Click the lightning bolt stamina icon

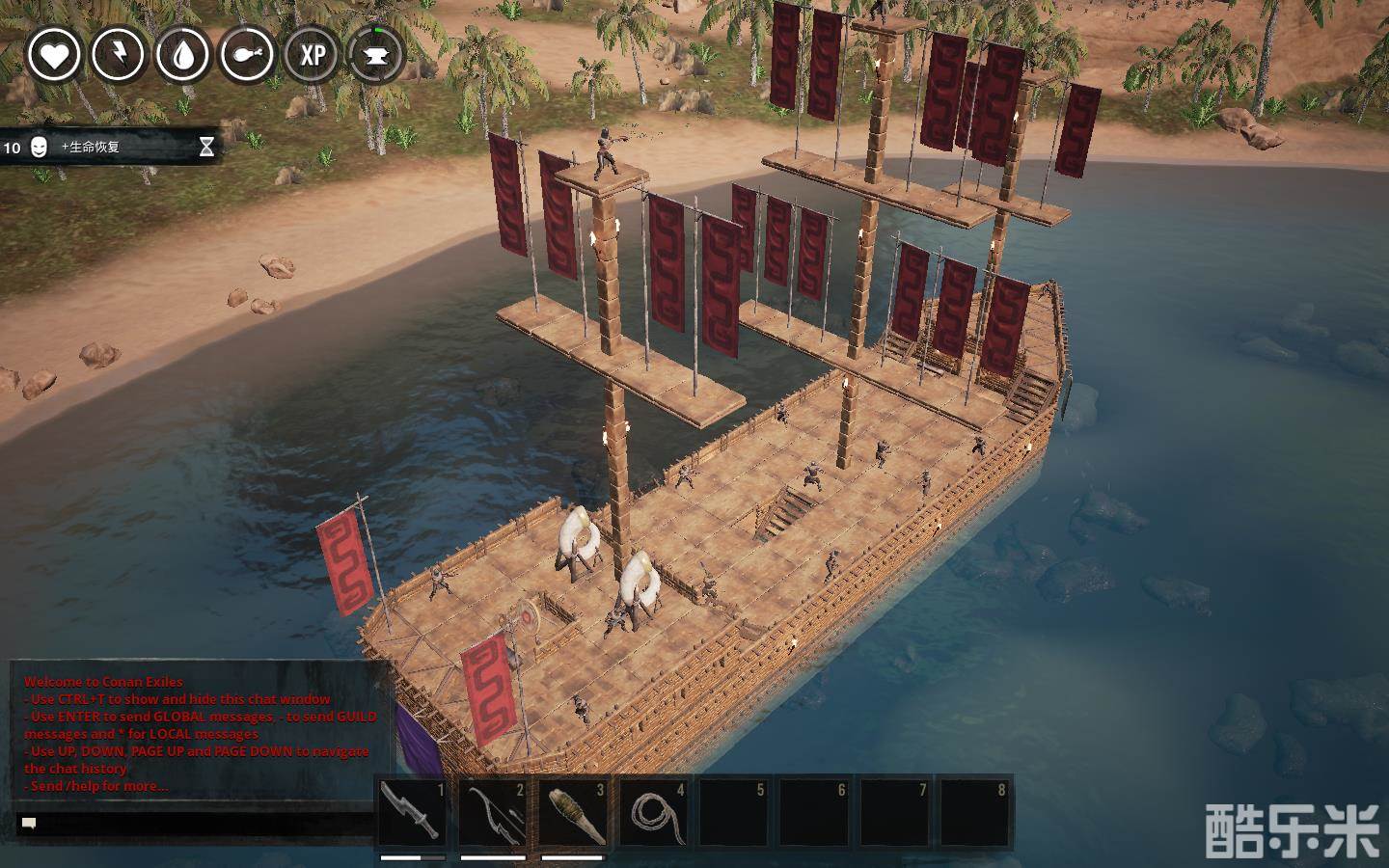(118, 54)
